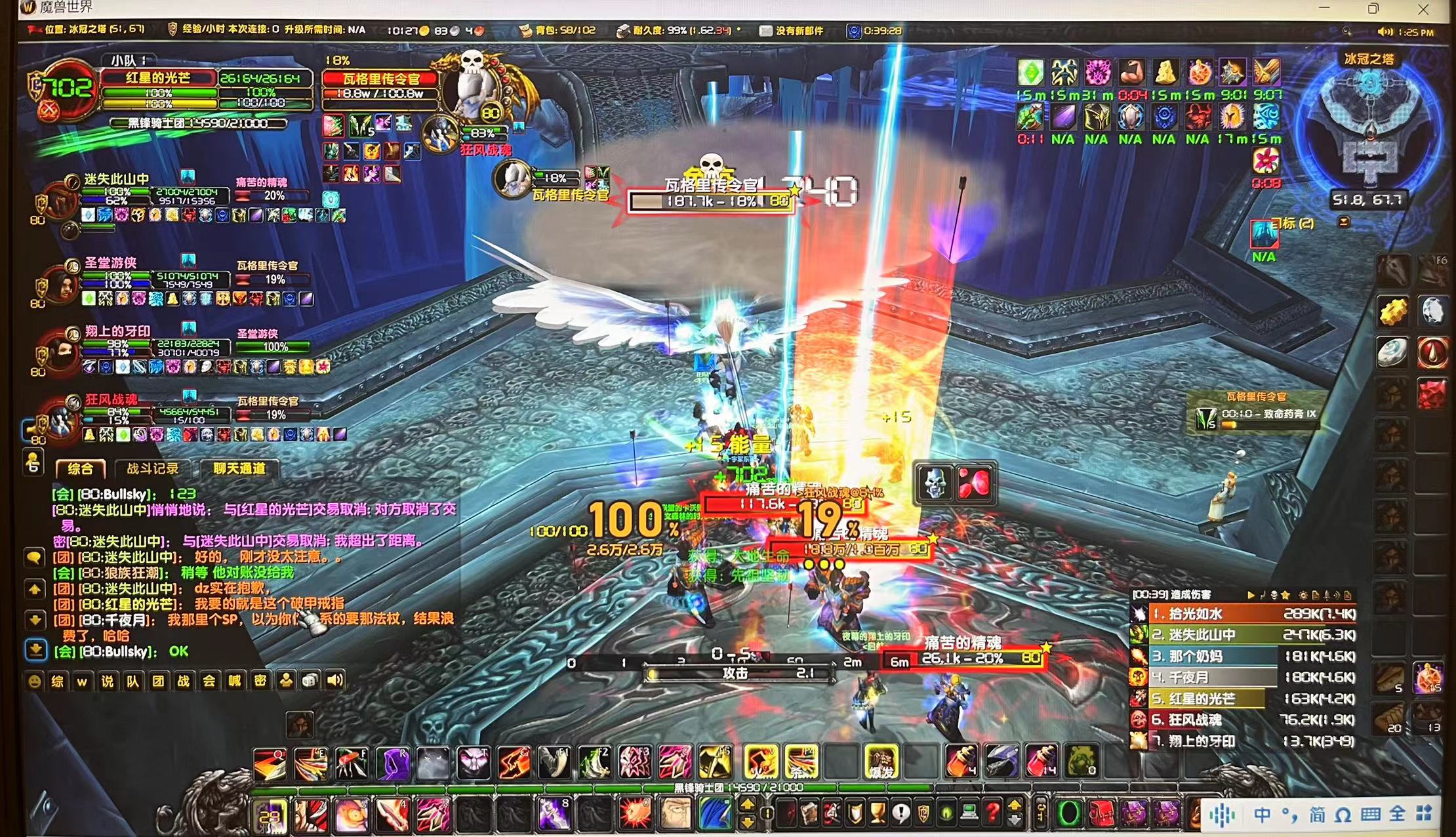This screenshot has height=837, width=1456.
Task: Toggle the speaker sound icon in chat bar
Action: pyautogui.click(x=334, y=681)
